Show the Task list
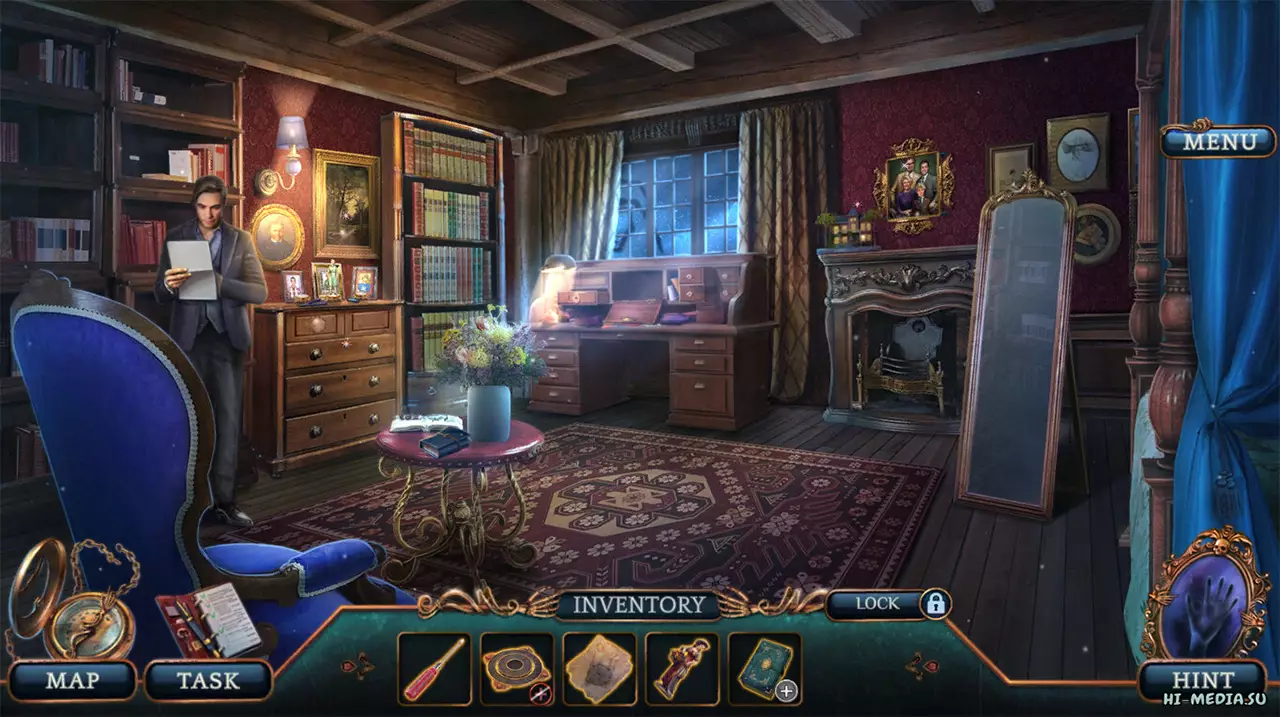This screenshot has width=1280, height=717. 208,681
